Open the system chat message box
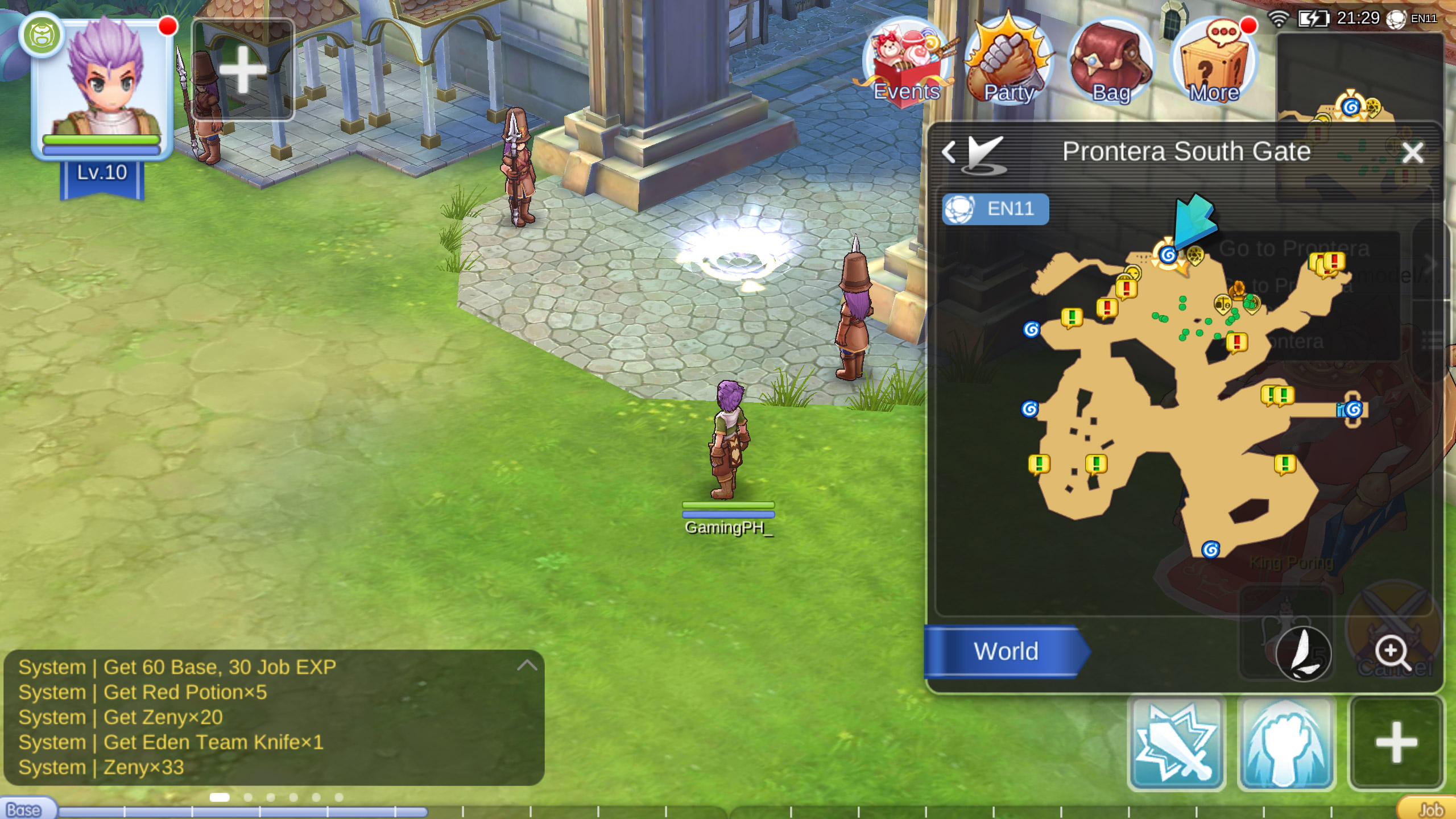The width and height of the screenshot is (1456, 819). 273,717
